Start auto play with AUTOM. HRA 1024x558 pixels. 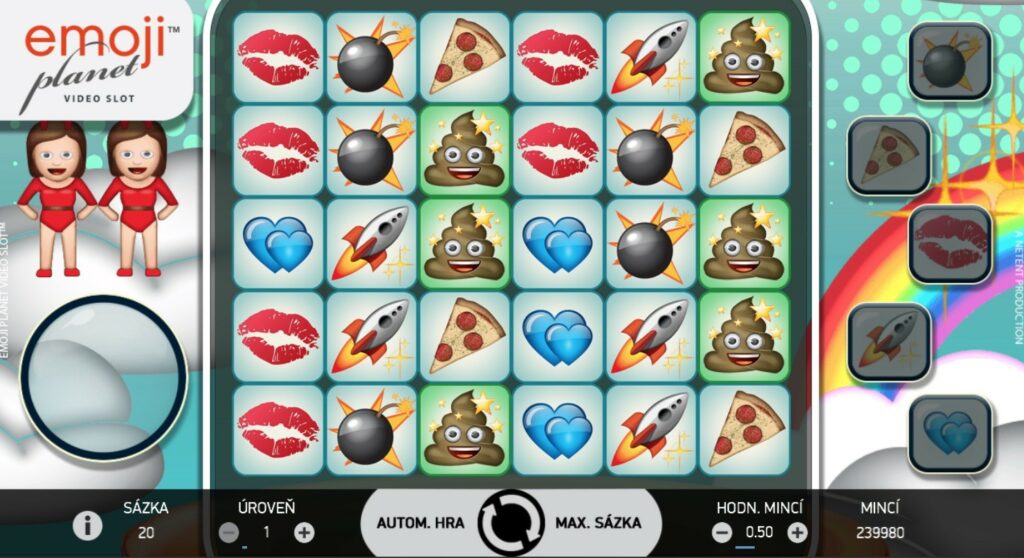coord(418,523)
